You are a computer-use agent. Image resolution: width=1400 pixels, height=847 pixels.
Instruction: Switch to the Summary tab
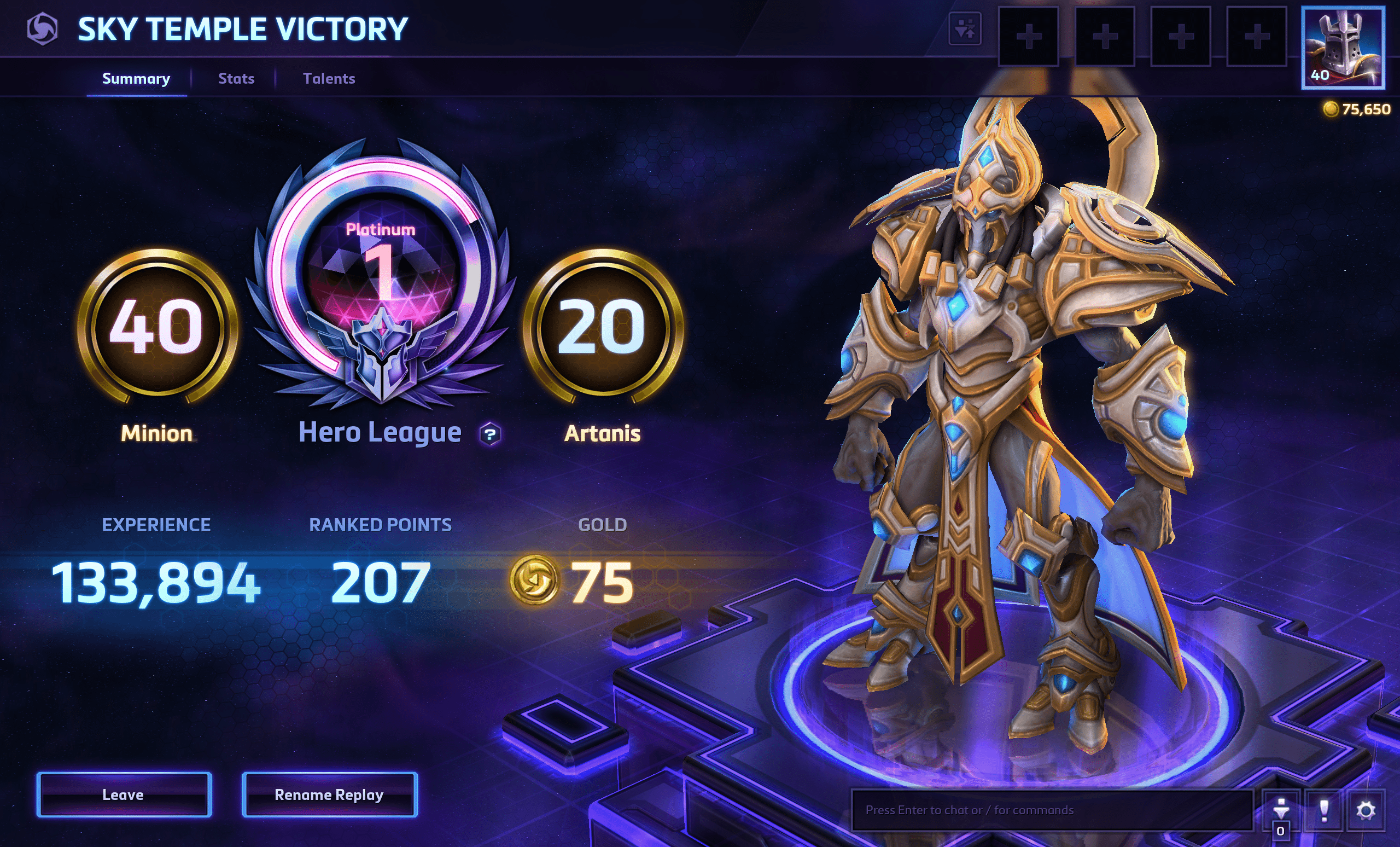click(136, 78)
